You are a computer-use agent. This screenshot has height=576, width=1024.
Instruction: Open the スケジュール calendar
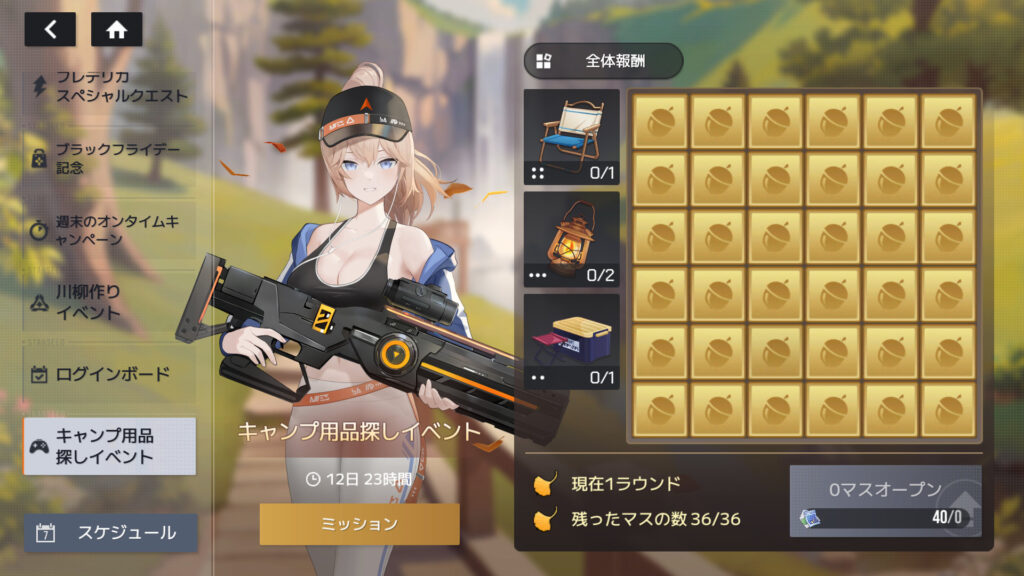tap(110, 533)
